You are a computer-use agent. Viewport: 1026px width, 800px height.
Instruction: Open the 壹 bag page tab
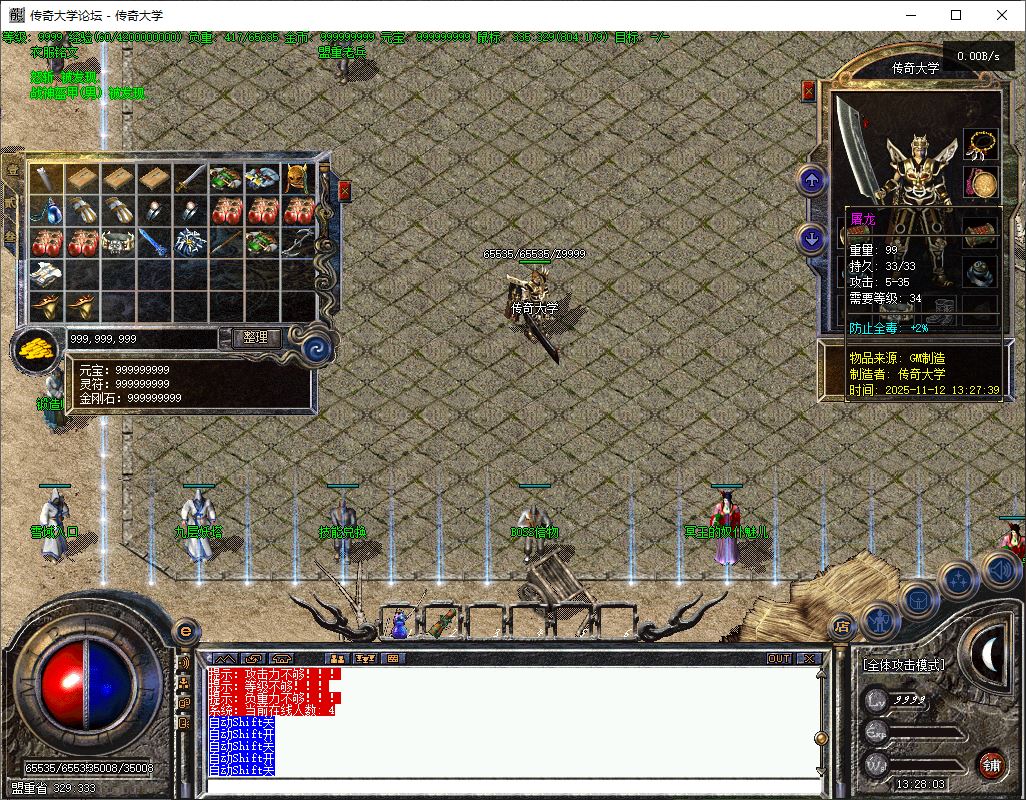13,170
